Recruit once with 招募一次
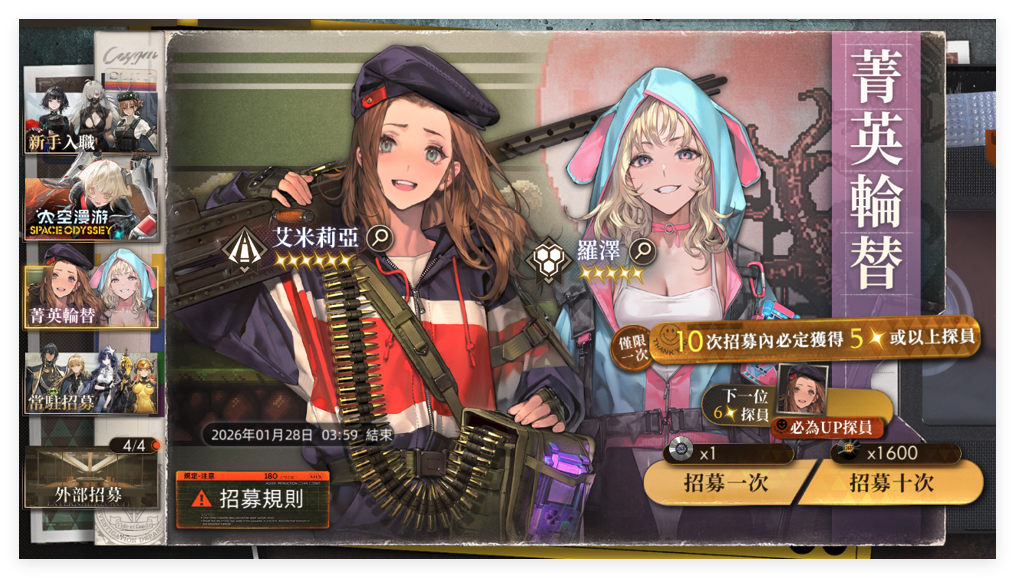 coord(725,483)
